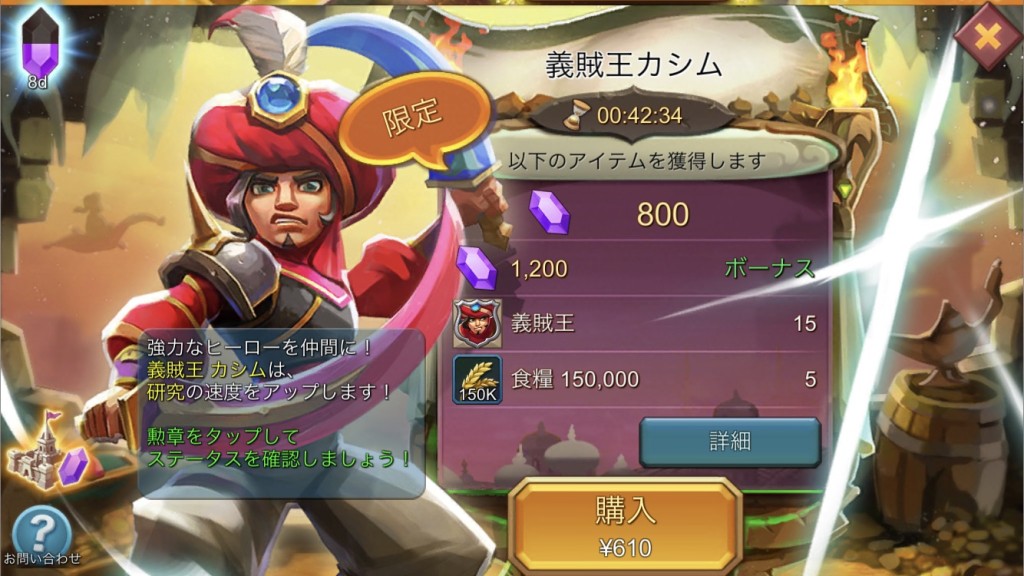The width and height of the screenshot is (1024, 576).
Task: Open the castle and gem pack icon
Action: pos(48,457)
